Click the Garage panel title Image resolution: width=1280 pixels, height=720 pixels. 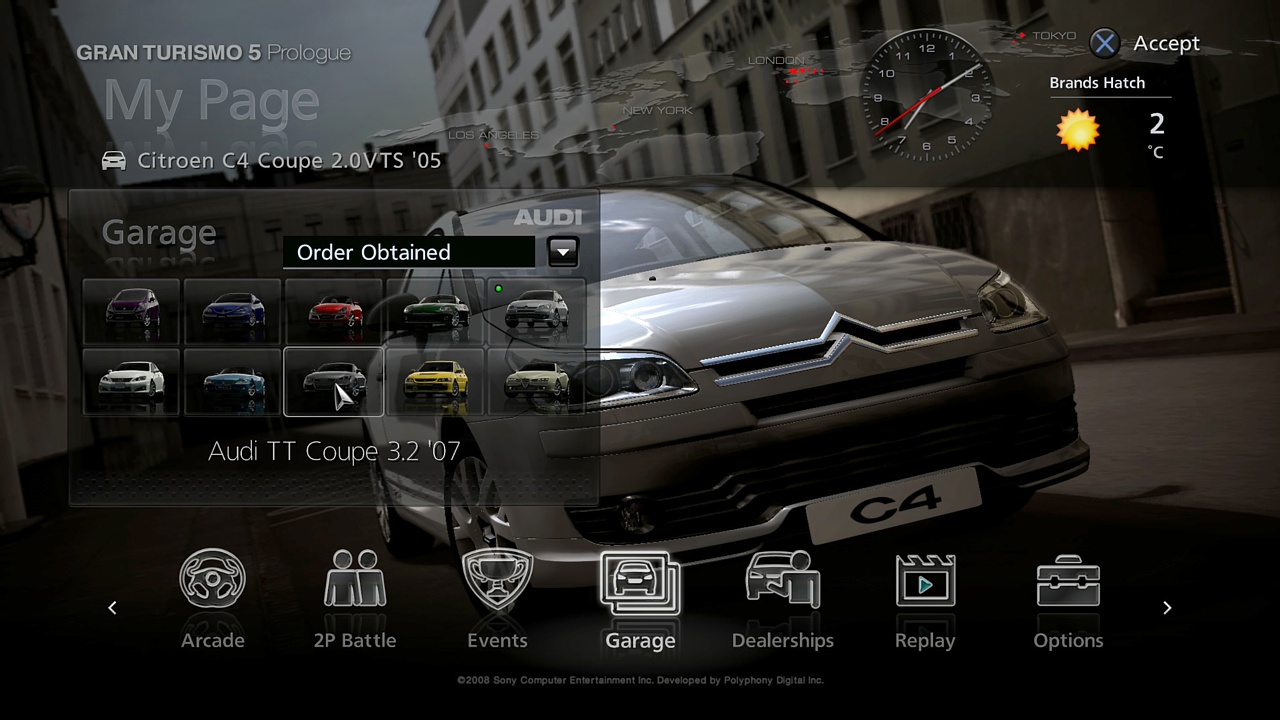click(x=158, y=232)
